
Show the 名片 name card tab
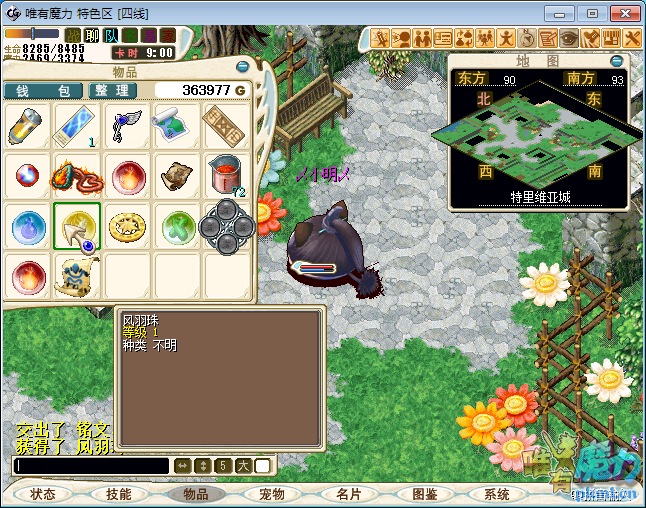coord(348,494)
